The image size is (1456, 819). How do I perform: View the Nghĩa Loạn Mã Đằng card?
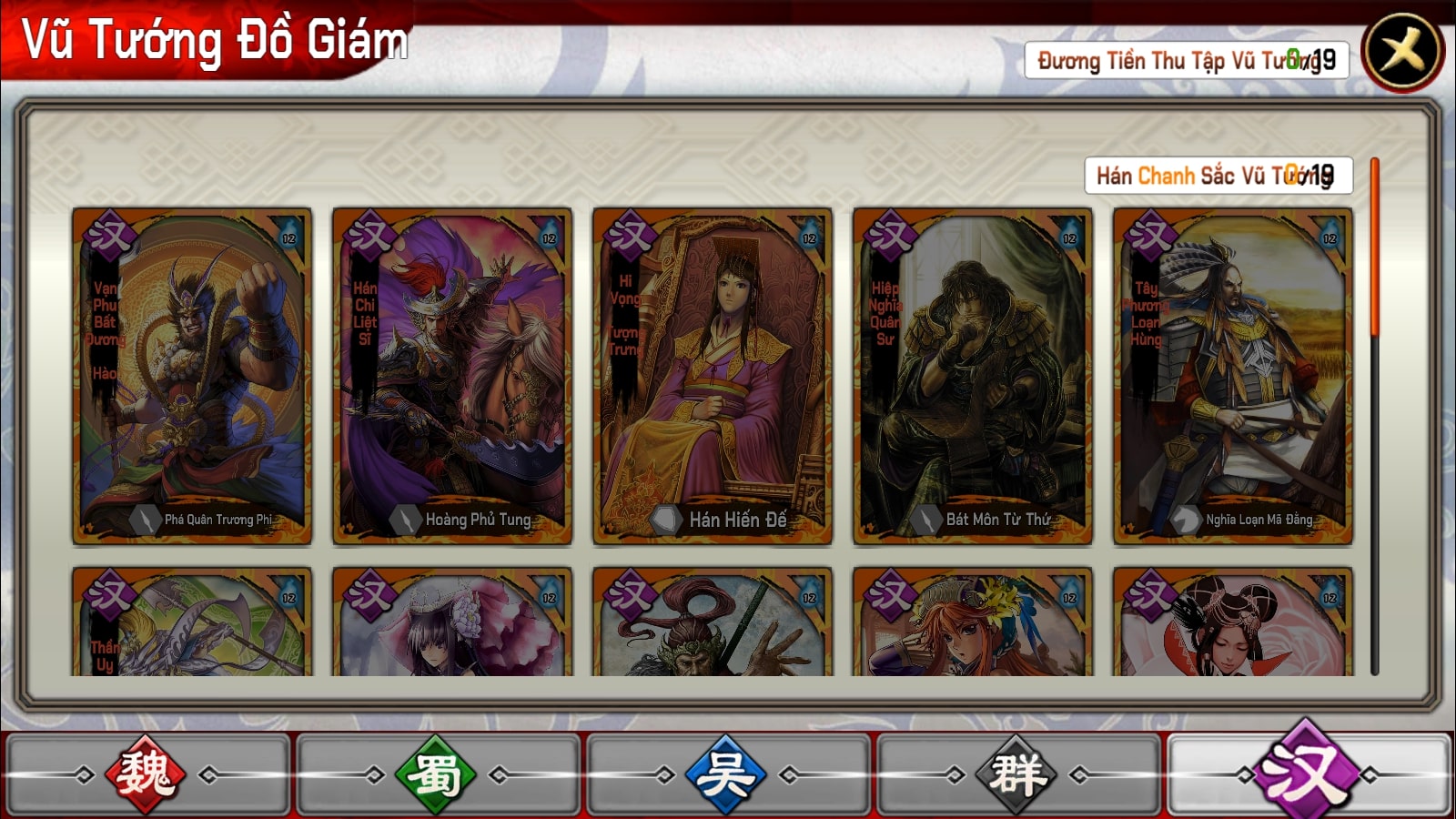1233,376
